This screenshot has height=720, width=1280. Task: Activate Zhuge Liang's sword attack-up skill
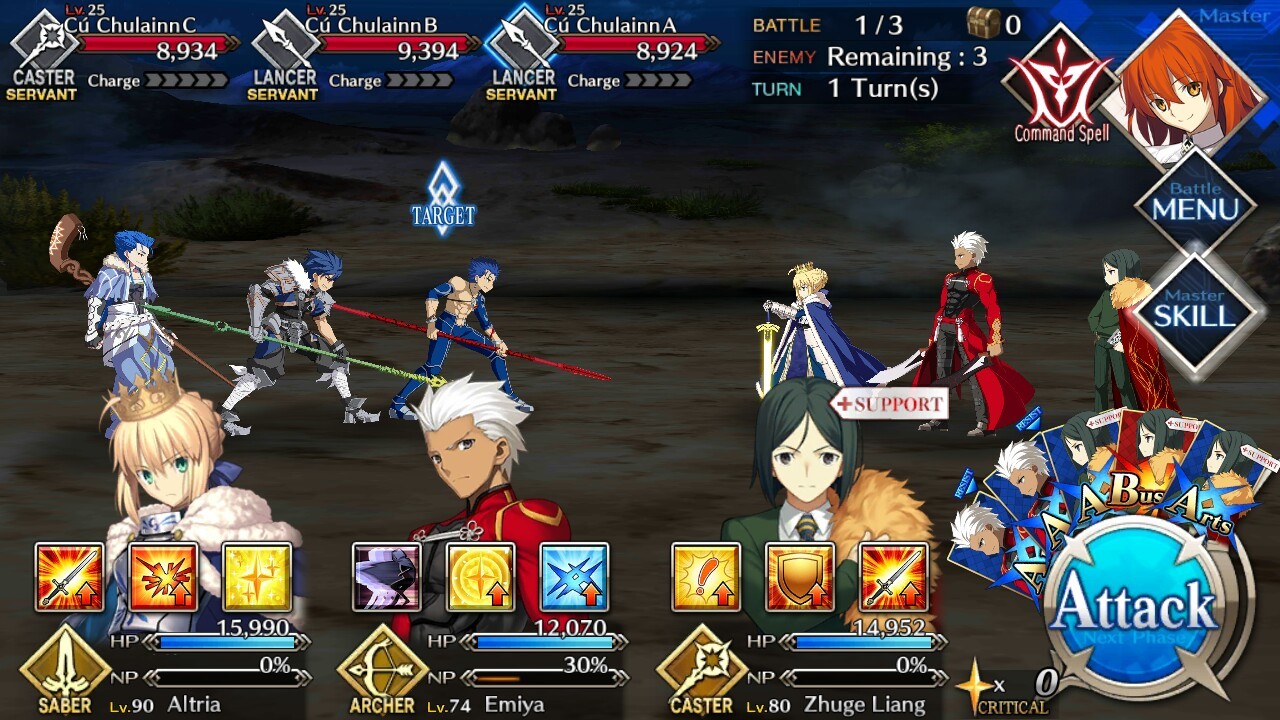[x=893, y=577]
